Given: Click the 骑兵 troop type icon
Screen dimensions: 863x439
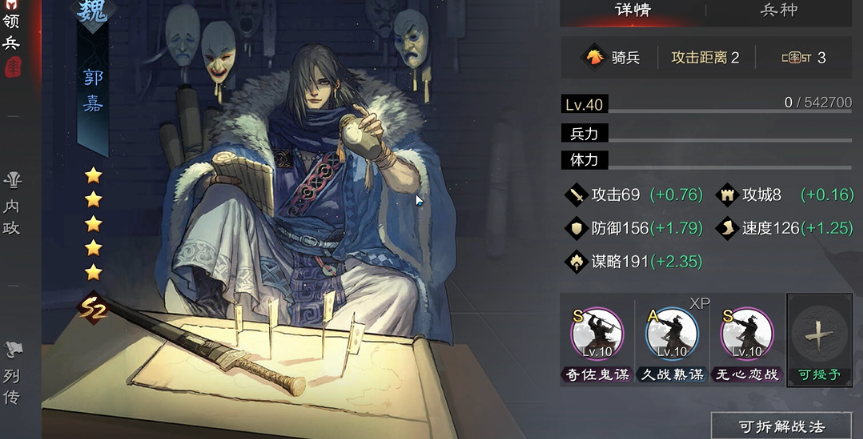Looking at the screenshot, I should (595, 57).
